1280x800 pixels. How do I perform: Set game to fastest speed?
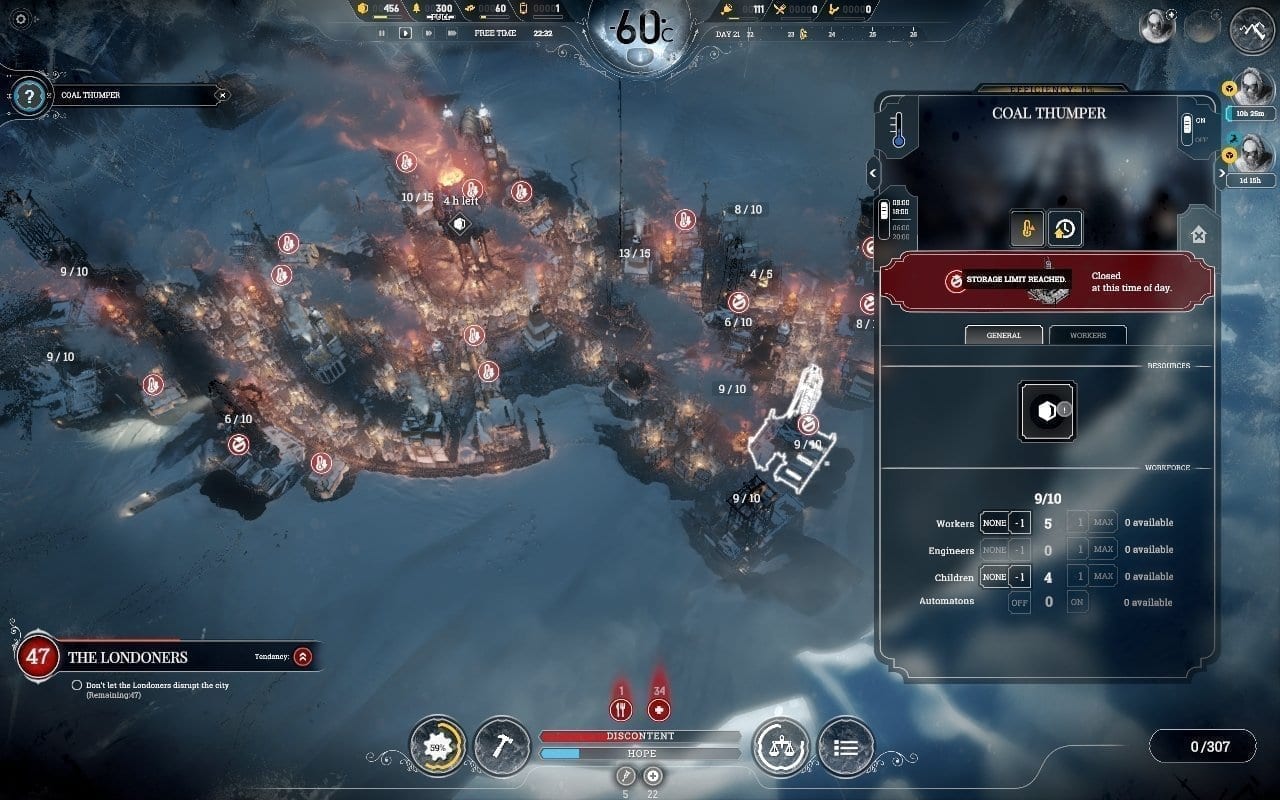tap(453, 33)
